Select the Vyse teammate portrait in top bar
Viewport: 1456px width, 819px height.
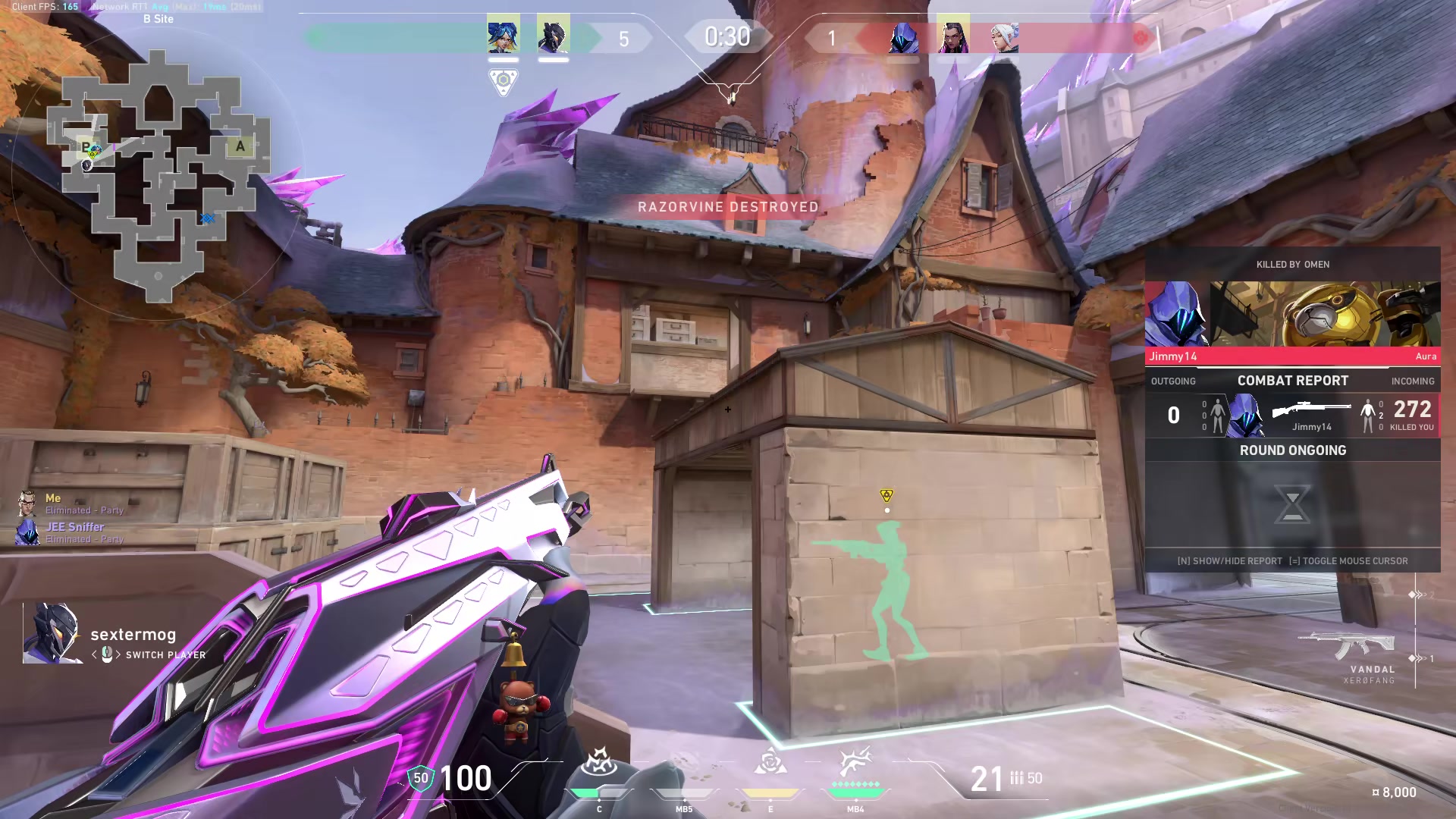pyautogui.click(x=553, y=35)
